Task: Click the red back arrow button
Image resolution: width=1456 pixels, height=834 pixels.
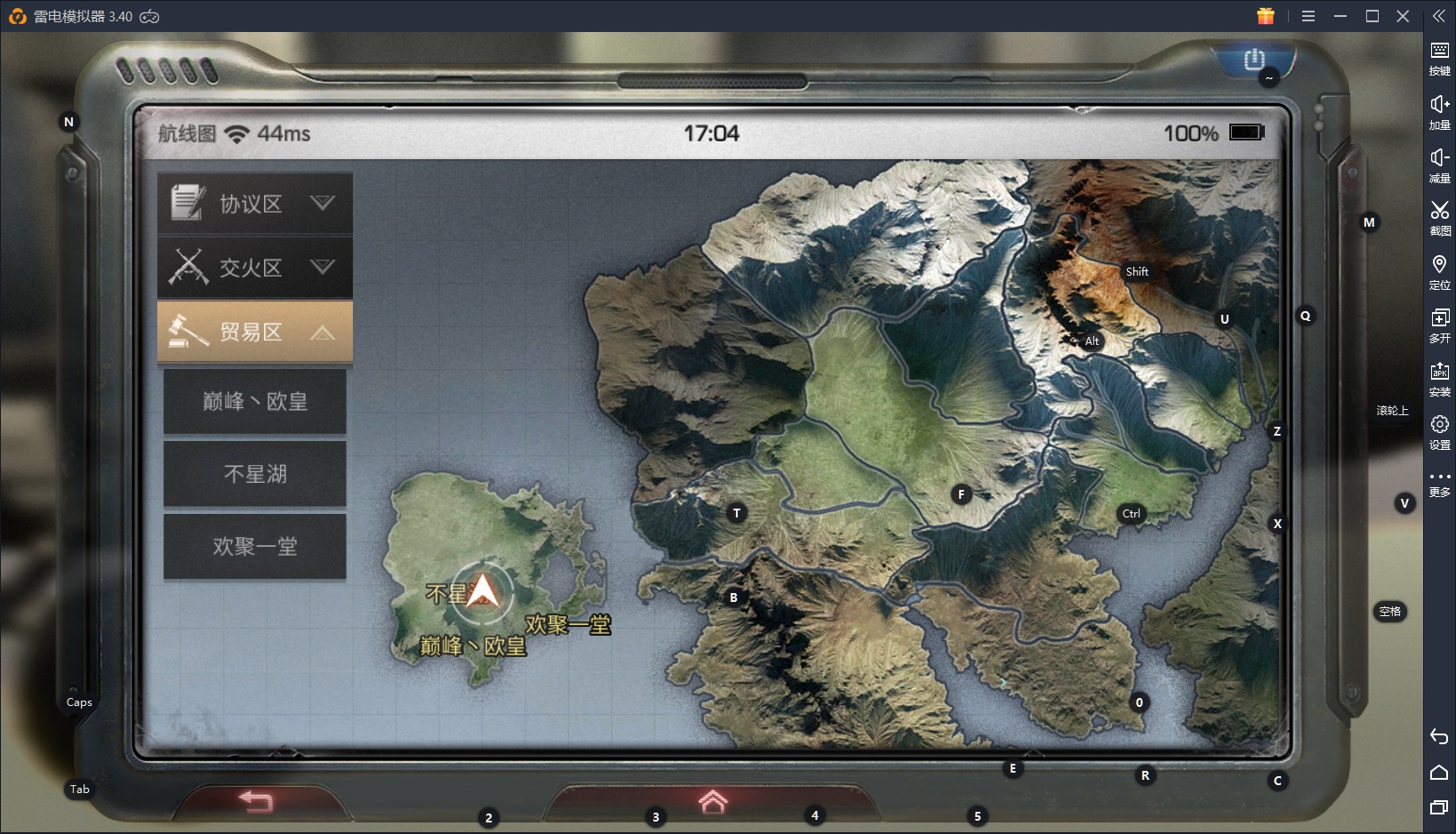Action: pyautogui.click(x=256, y=801)
